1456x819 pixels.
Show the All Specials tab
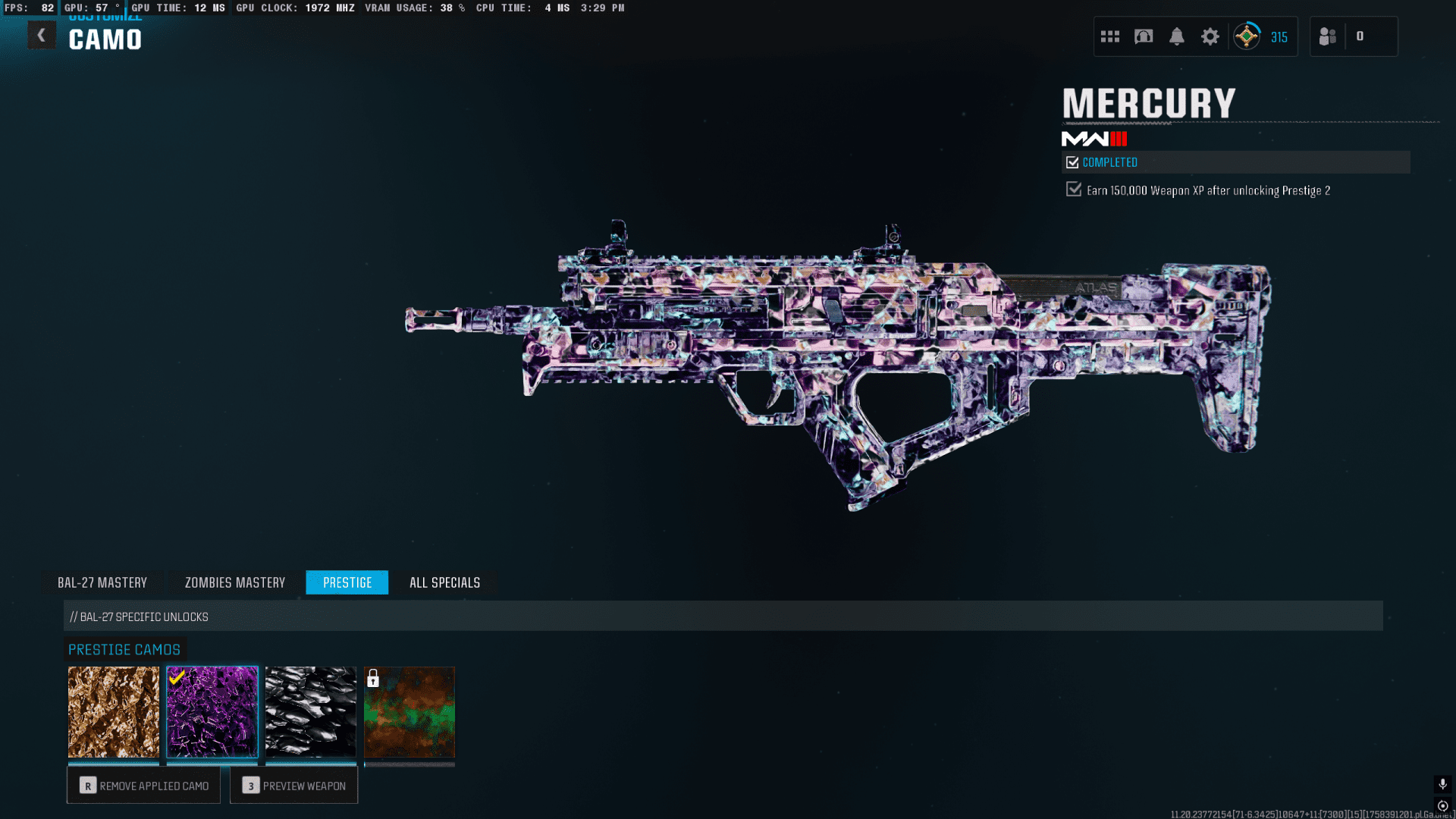tap(444, 582)
